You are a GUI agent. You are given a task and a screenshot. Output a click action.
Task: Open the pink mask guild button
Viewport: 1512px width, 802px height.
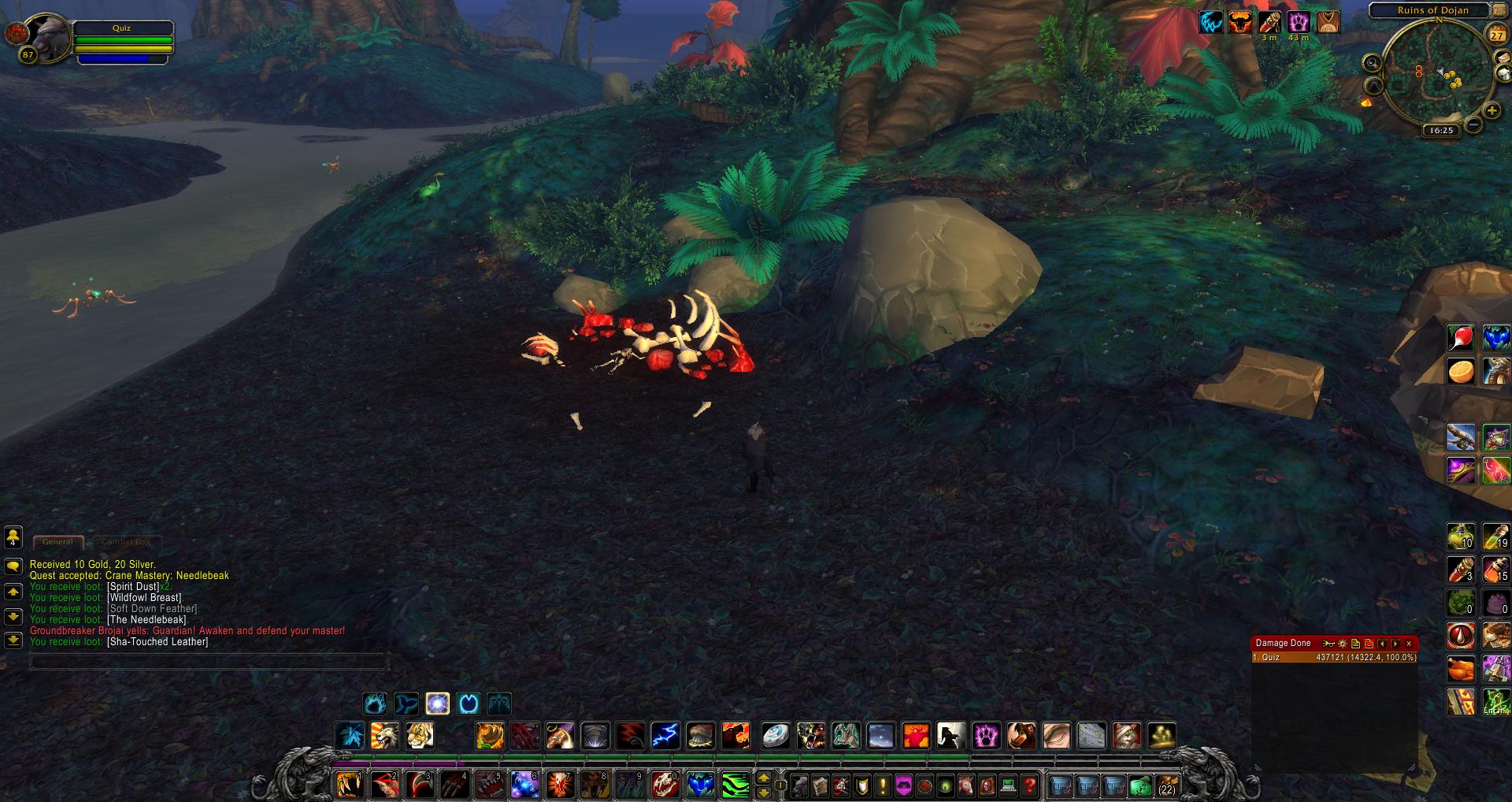pyautogui.click(x=903, y=785)
